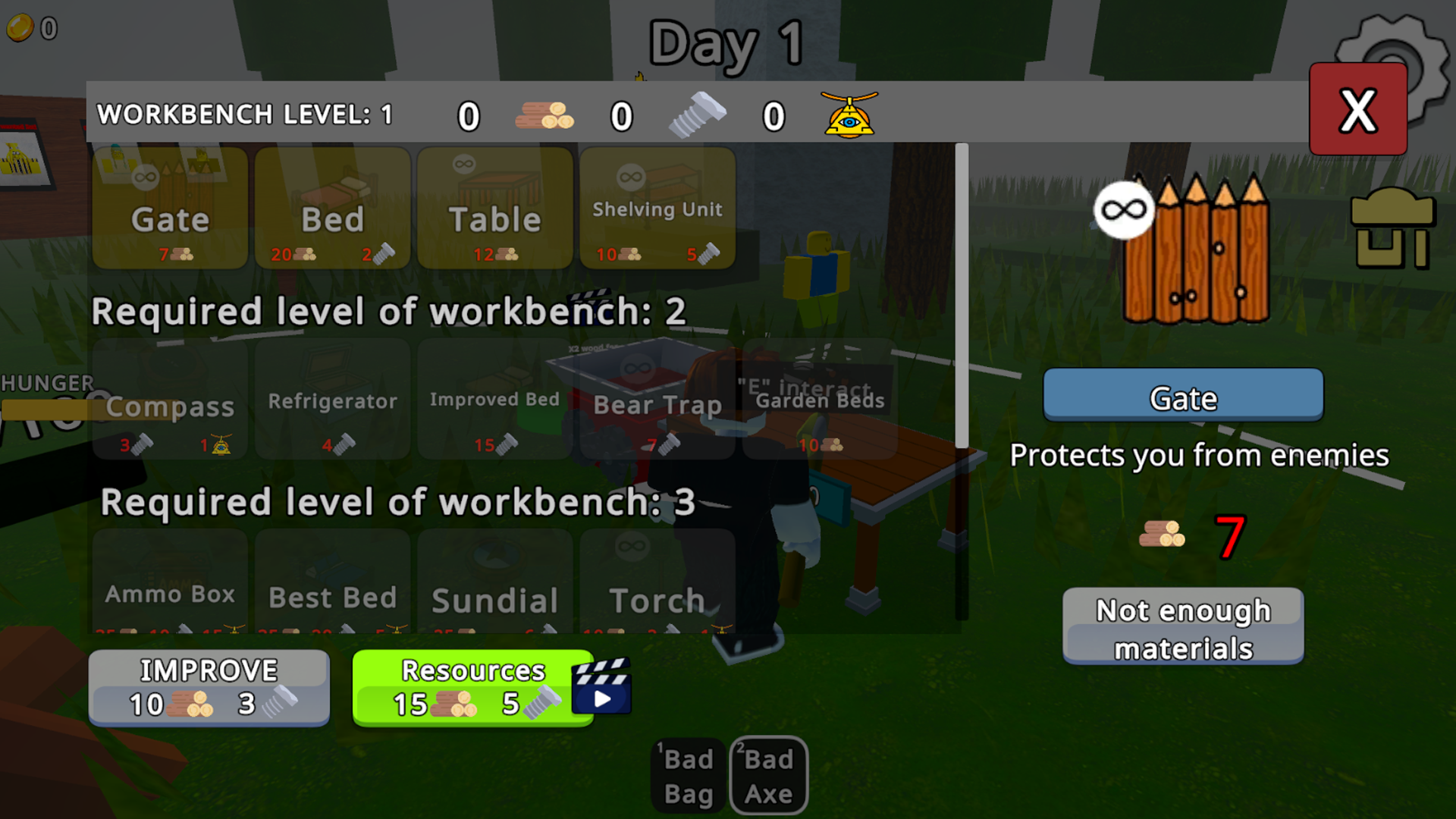Choose the Table recipe card

pos(494,209)
